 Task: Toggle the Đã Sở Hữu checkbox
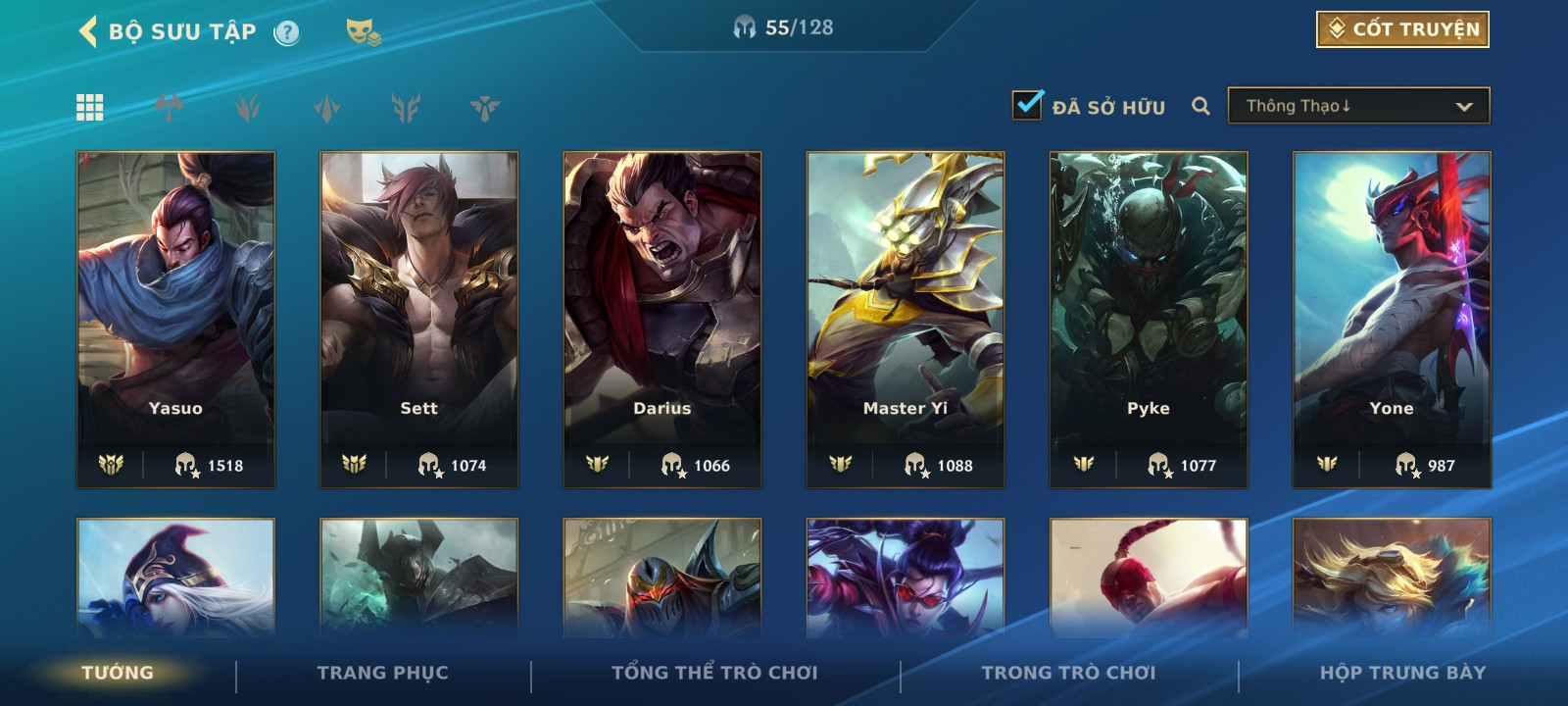[1027, 105]
